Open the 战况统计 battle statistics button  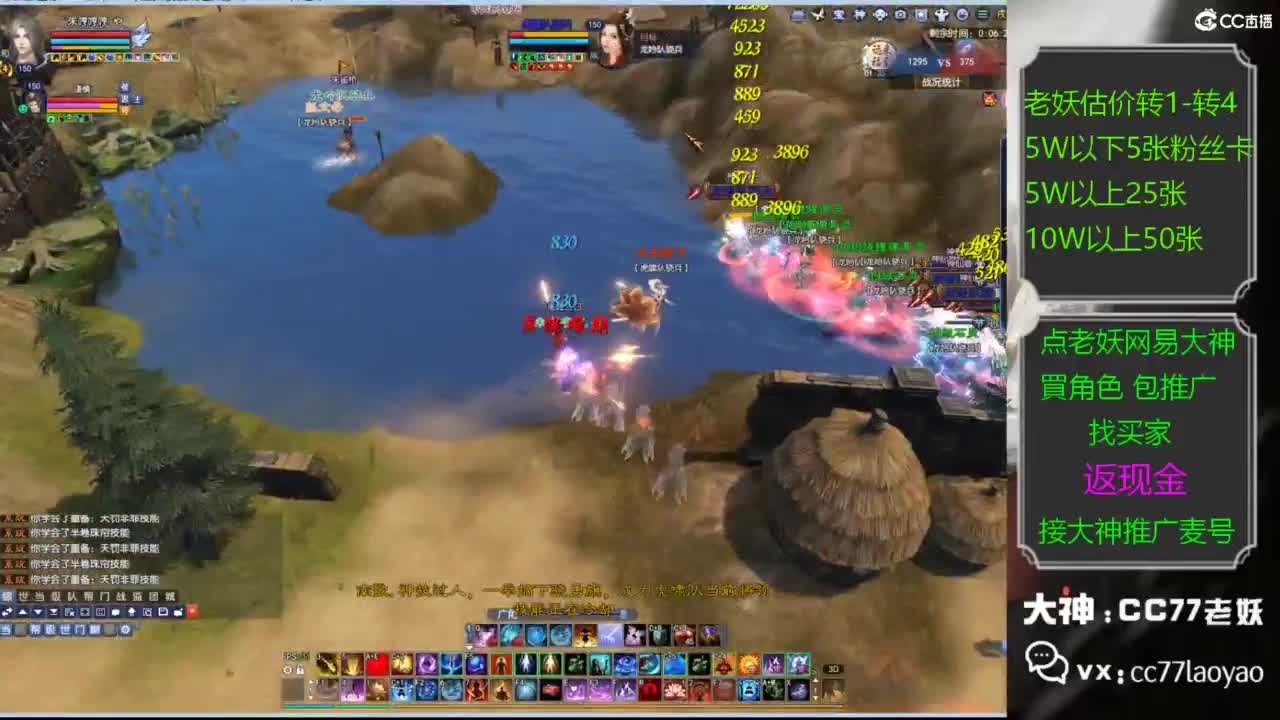tap(940, 81)
